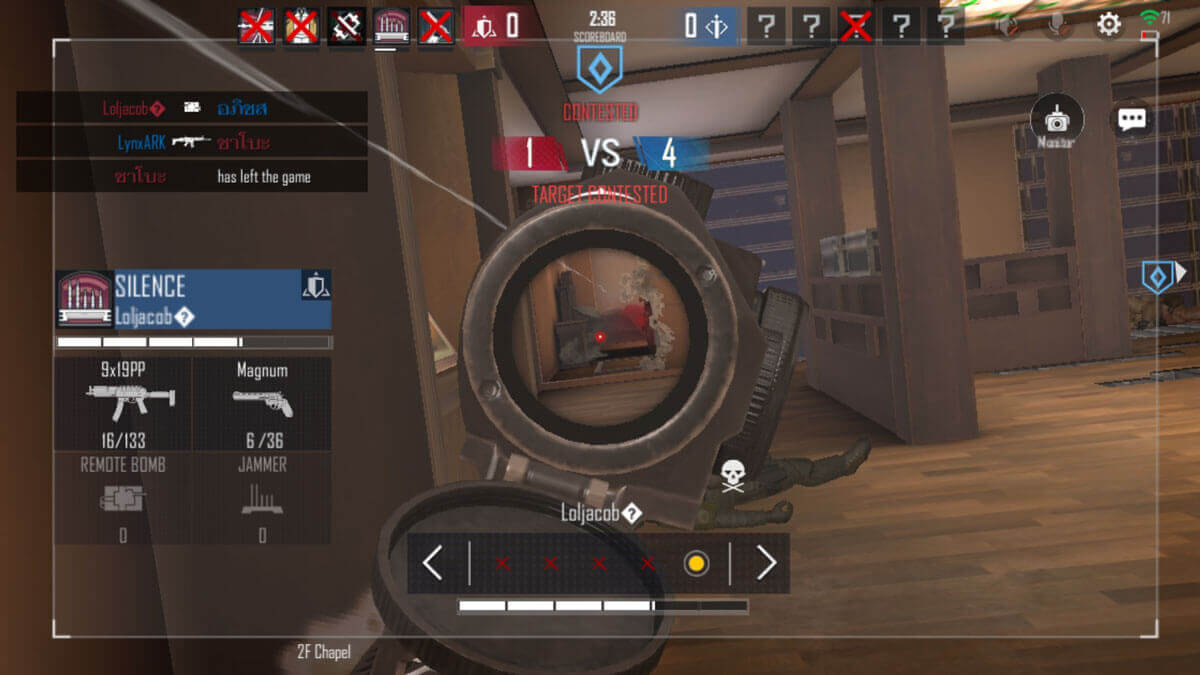This screenshot has width=1200, height=675.
Task: Spectate the next player with right arrow
Action: click(766, 564)
